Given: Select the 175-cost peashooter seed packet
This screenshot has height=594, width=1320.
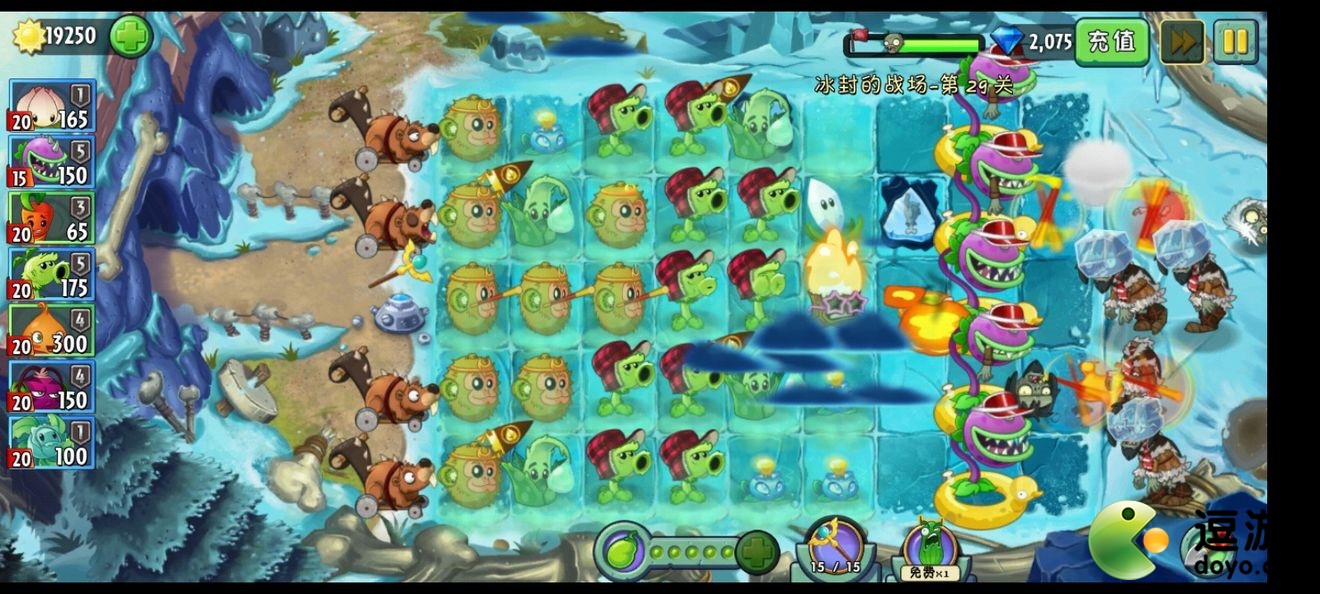Looking at the screenshot, I should (x=53, y=274).
